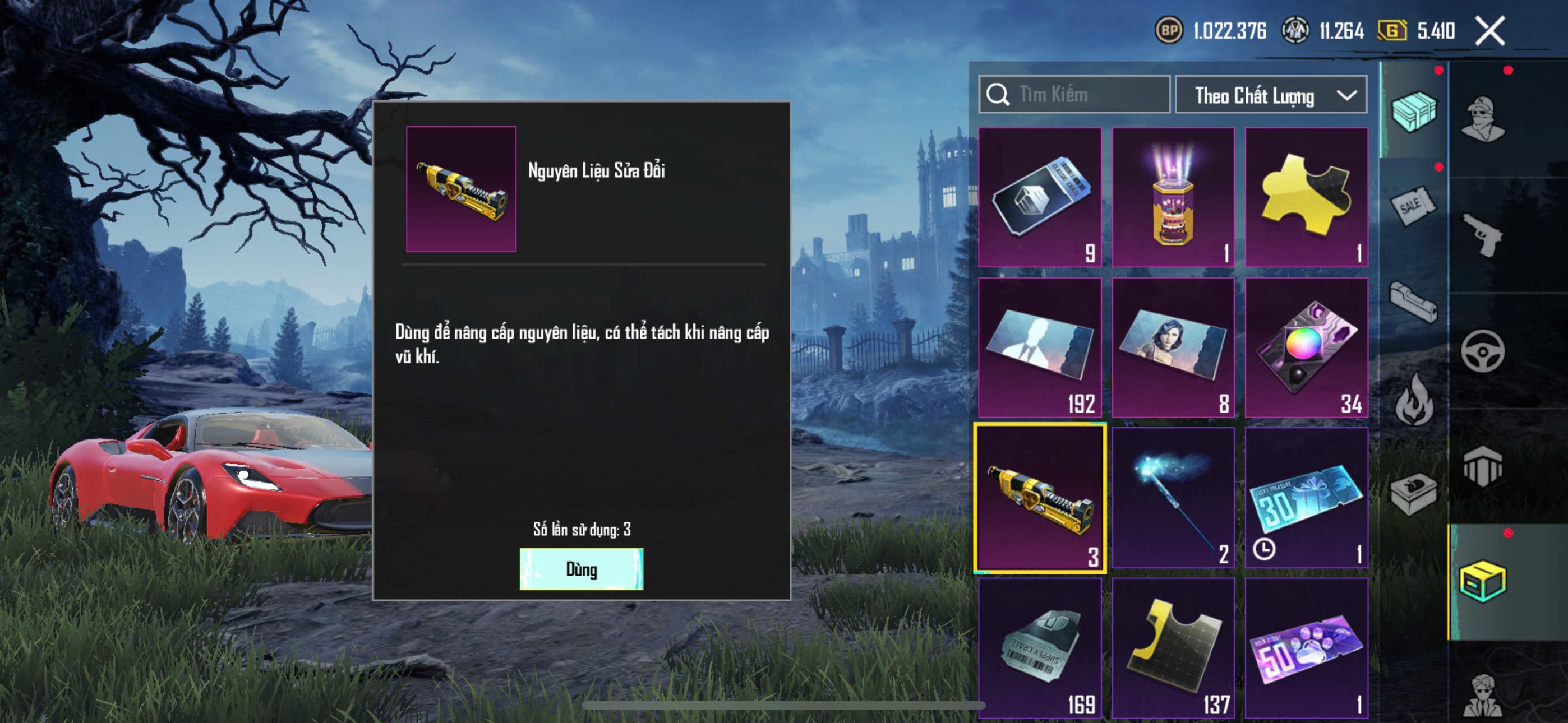Select the suited silhouette card with 192

(1040, 347)
